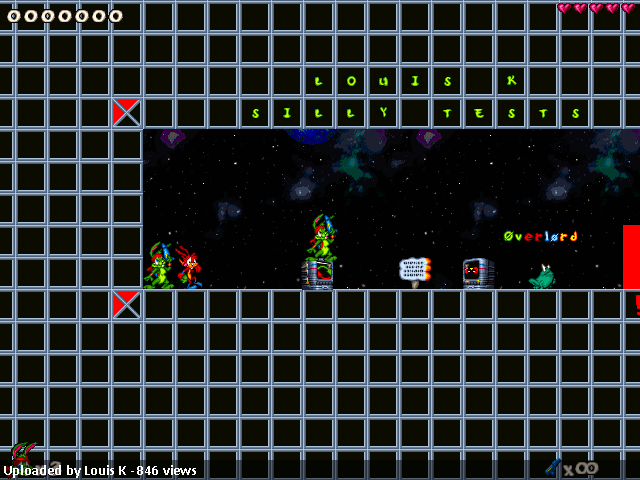This screenshot has height=480, width=640.
Task: Click the Jazz head lives icon
Action: (24, 453)
